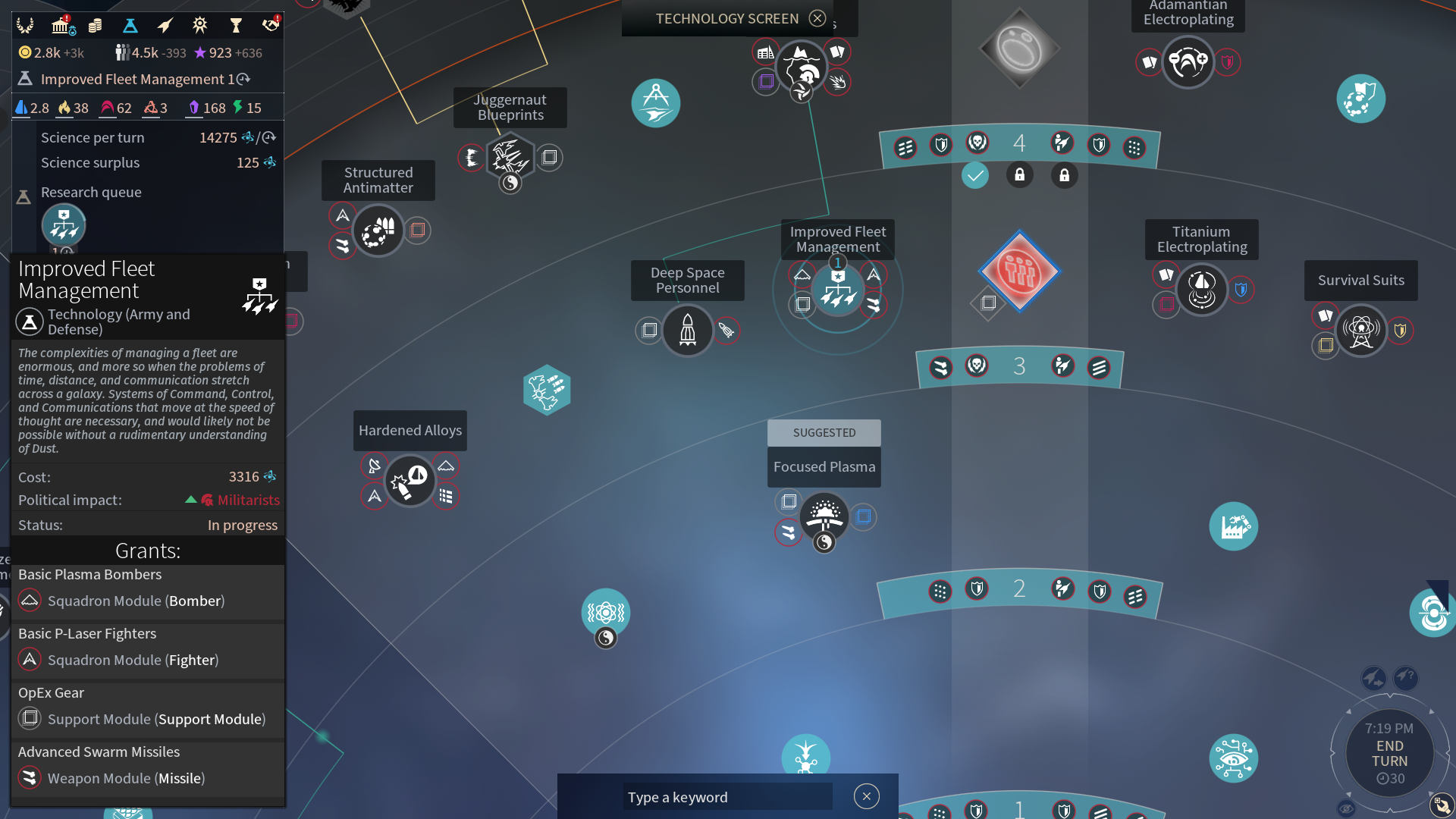Select the Juggernaut Blueprints technology

pos(510,158)
